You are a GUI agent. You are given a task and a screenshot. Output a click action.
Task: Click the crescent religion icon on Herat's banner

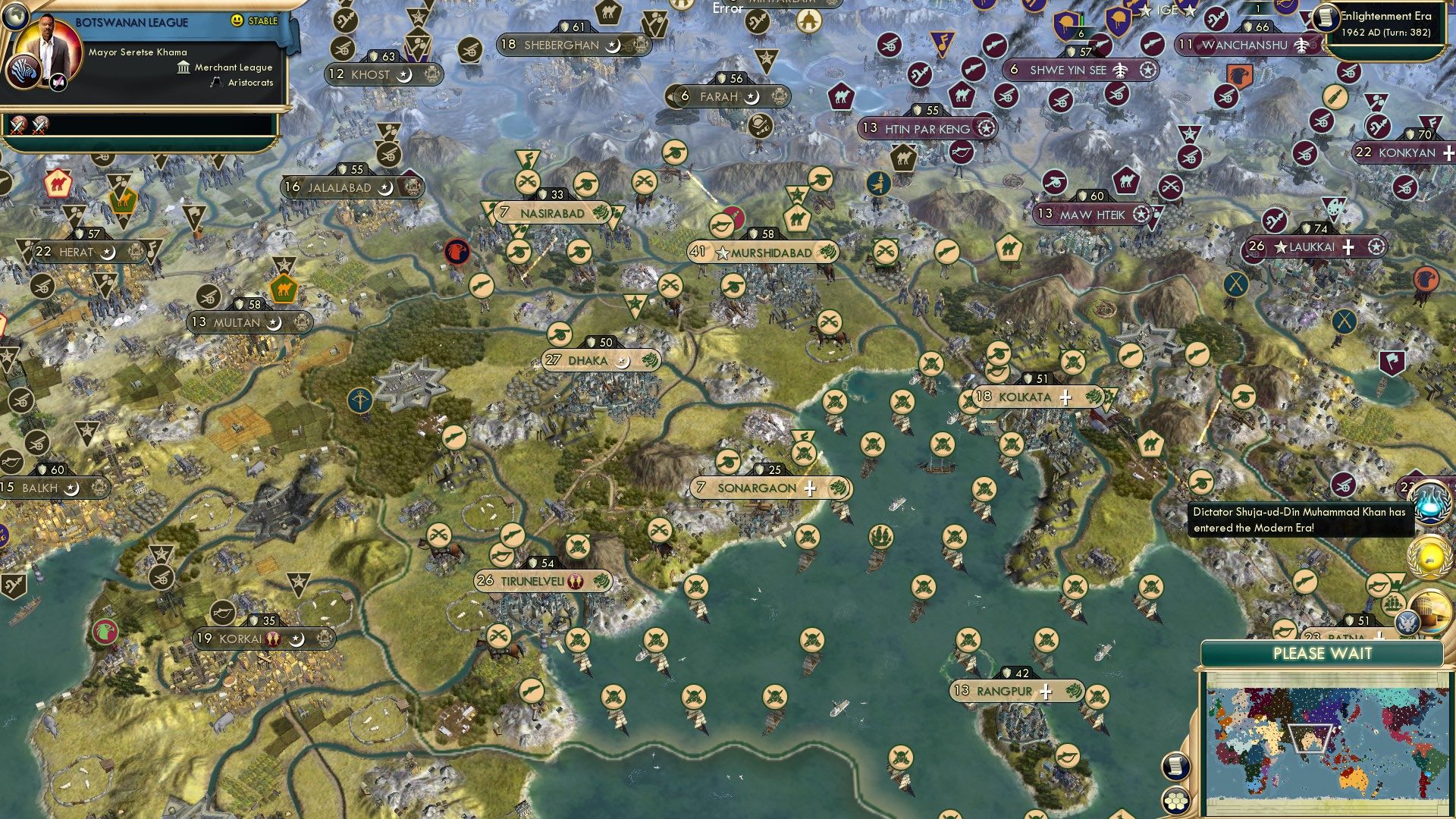108,251
